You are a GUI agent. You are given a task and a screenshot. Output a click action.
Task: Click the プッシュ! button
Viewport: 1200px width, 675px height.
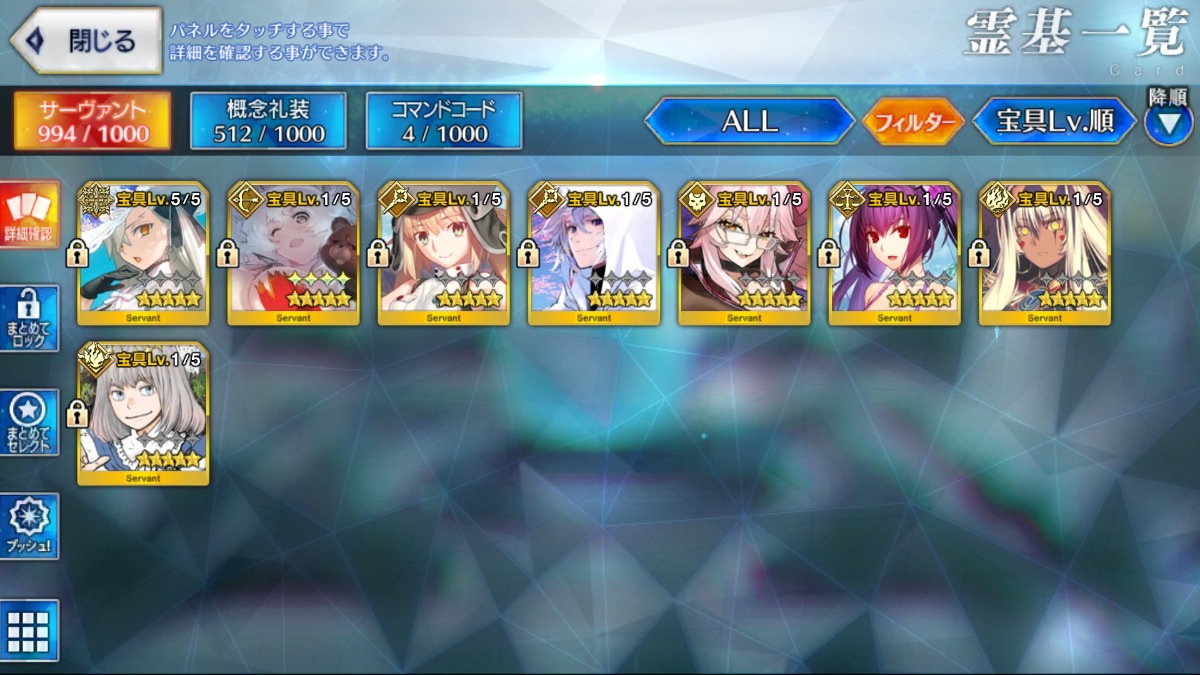tap(29, 526)
